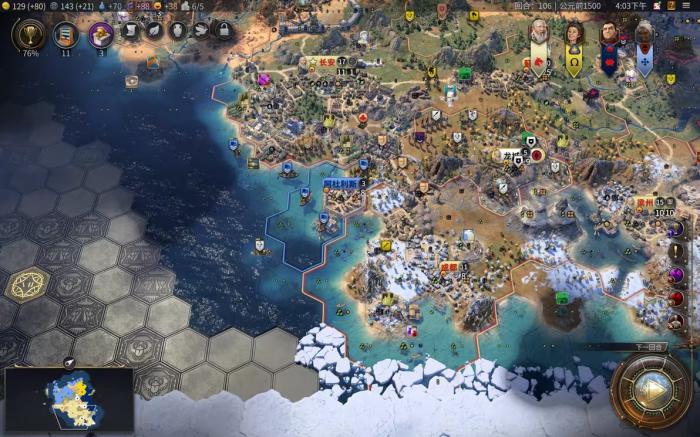Open the Civilopedia question mark button
The height and width of the screenshot is (437, 700).
[x=669, y=6]
